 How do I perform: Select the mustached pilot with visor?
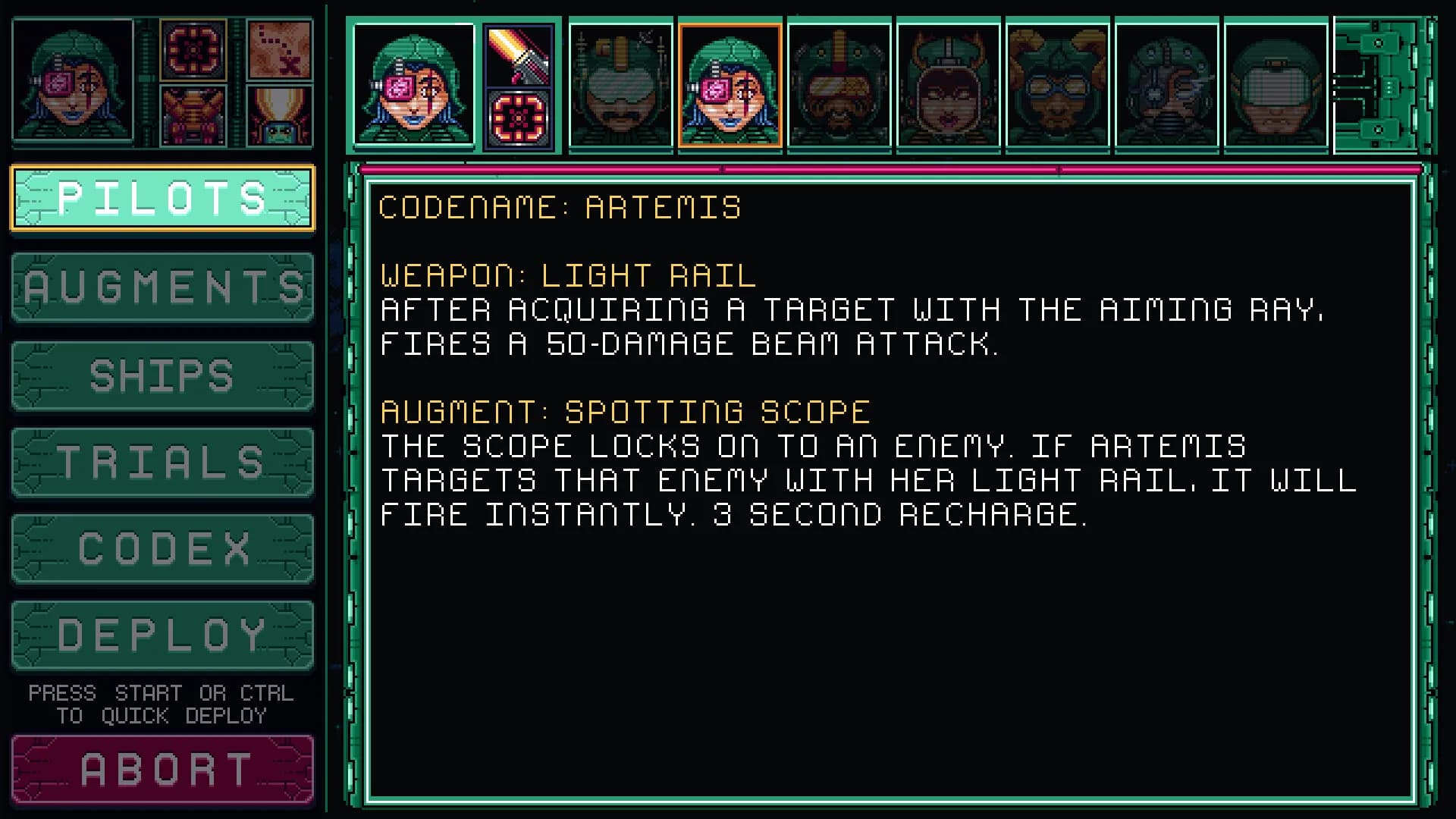point(620,85)
